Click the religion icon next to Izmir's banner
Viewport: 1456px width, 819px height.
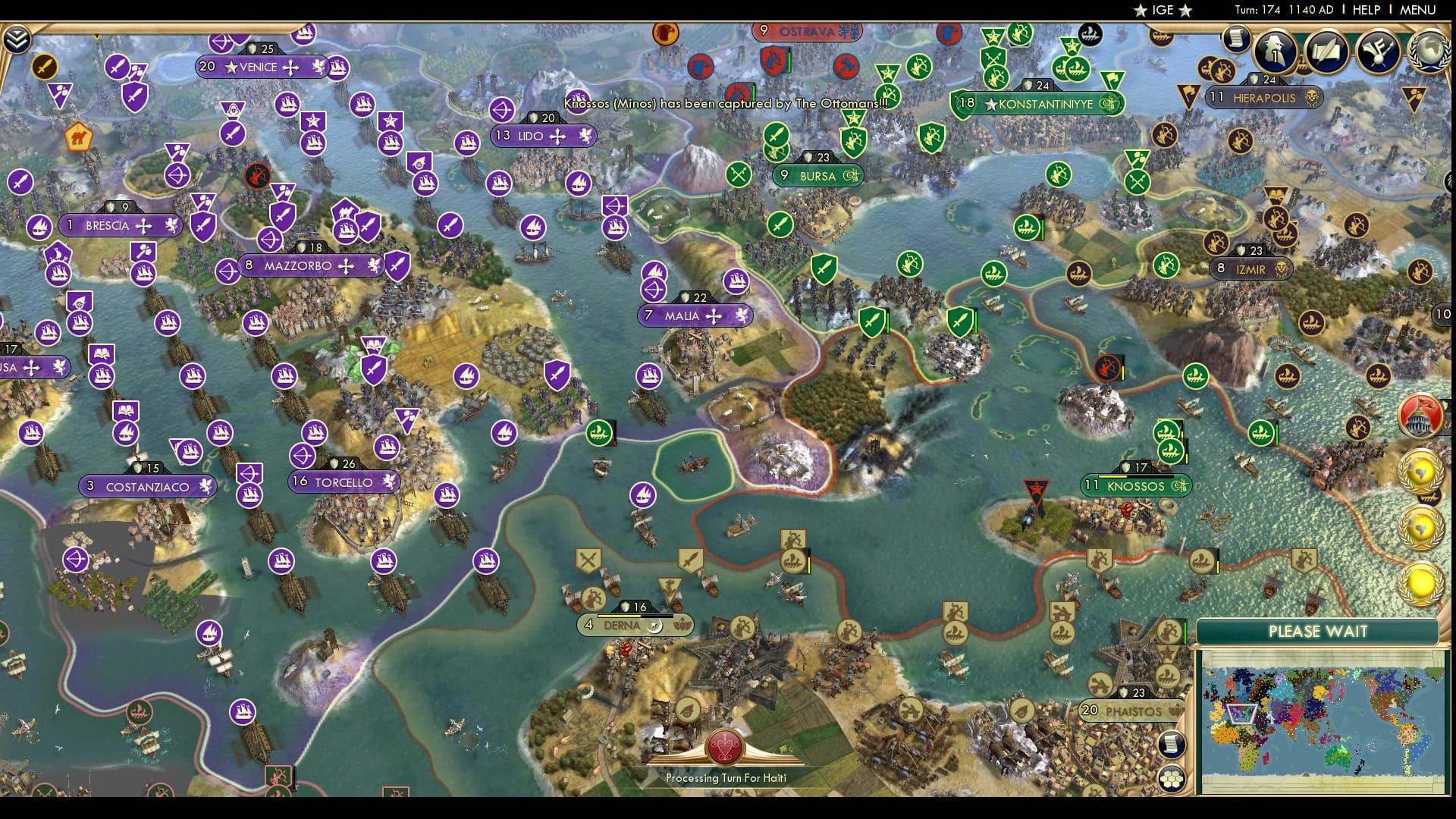[x=1280, y=268]
